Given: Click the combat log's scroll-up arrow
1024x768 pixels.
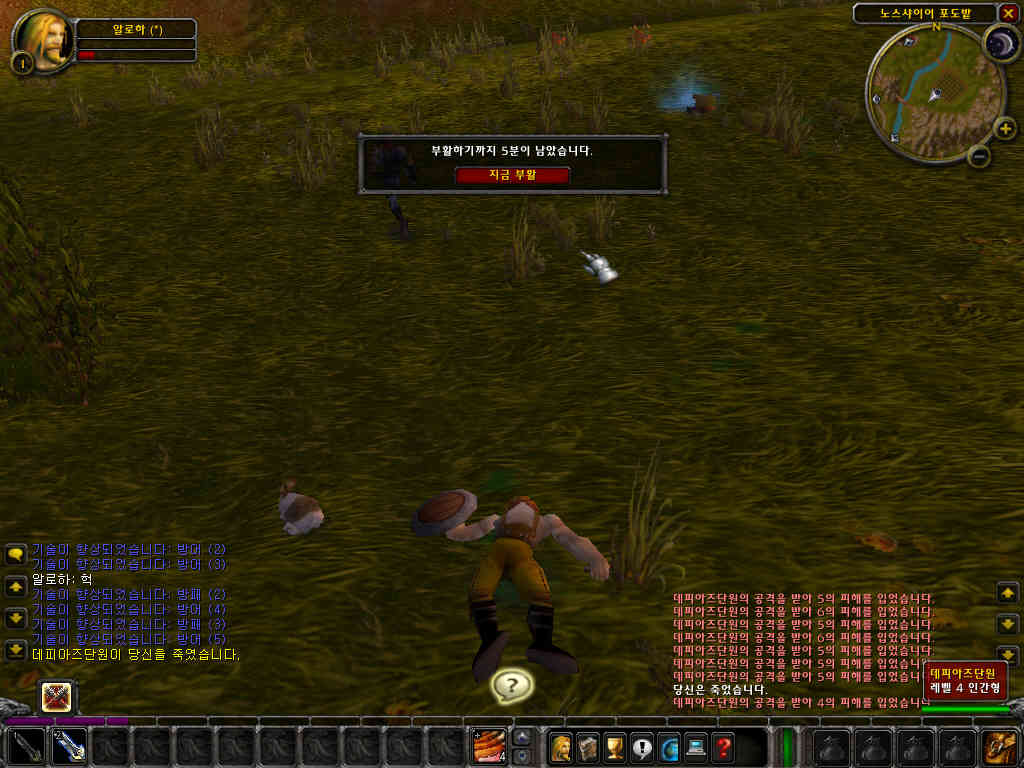Looking at the screenshot, I should tap(1008, 593).
